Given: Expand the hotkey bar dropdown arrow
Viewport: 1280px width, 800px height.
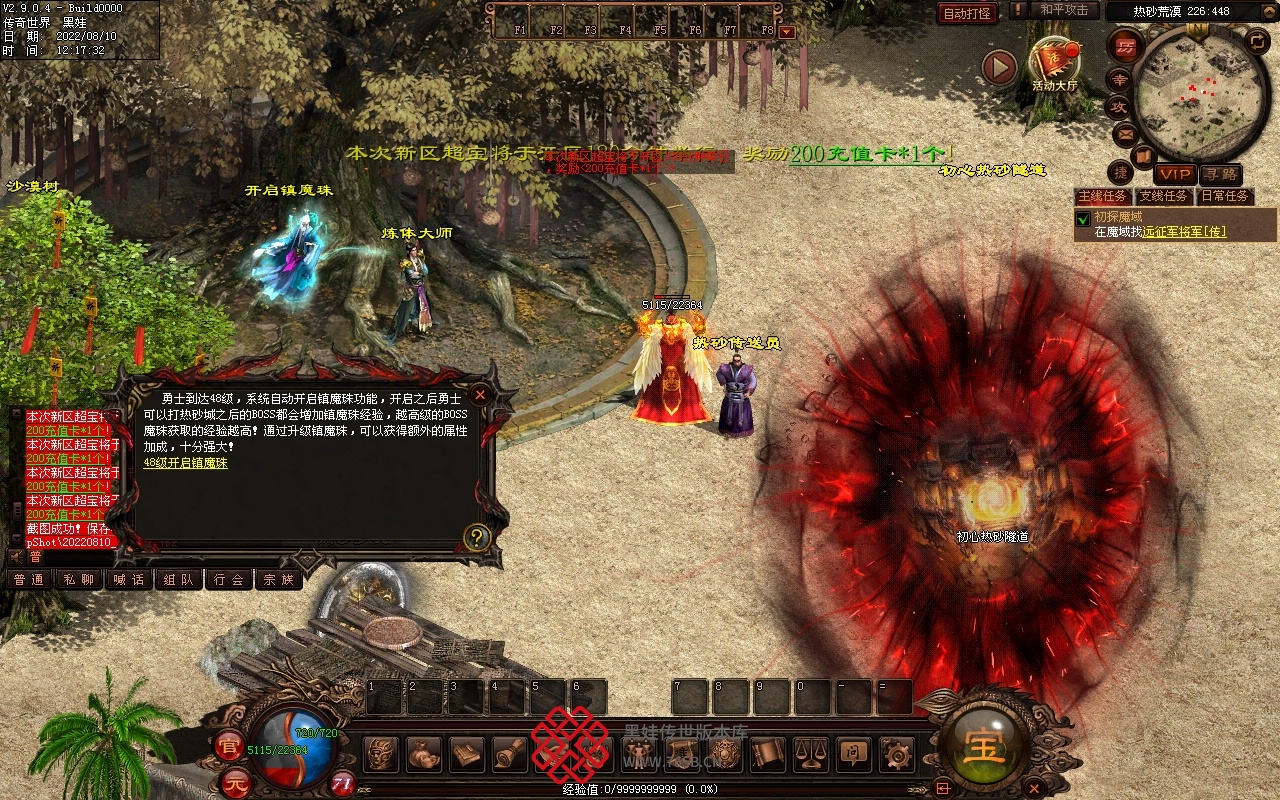Looking at the screenshot, I should [787, 31].
